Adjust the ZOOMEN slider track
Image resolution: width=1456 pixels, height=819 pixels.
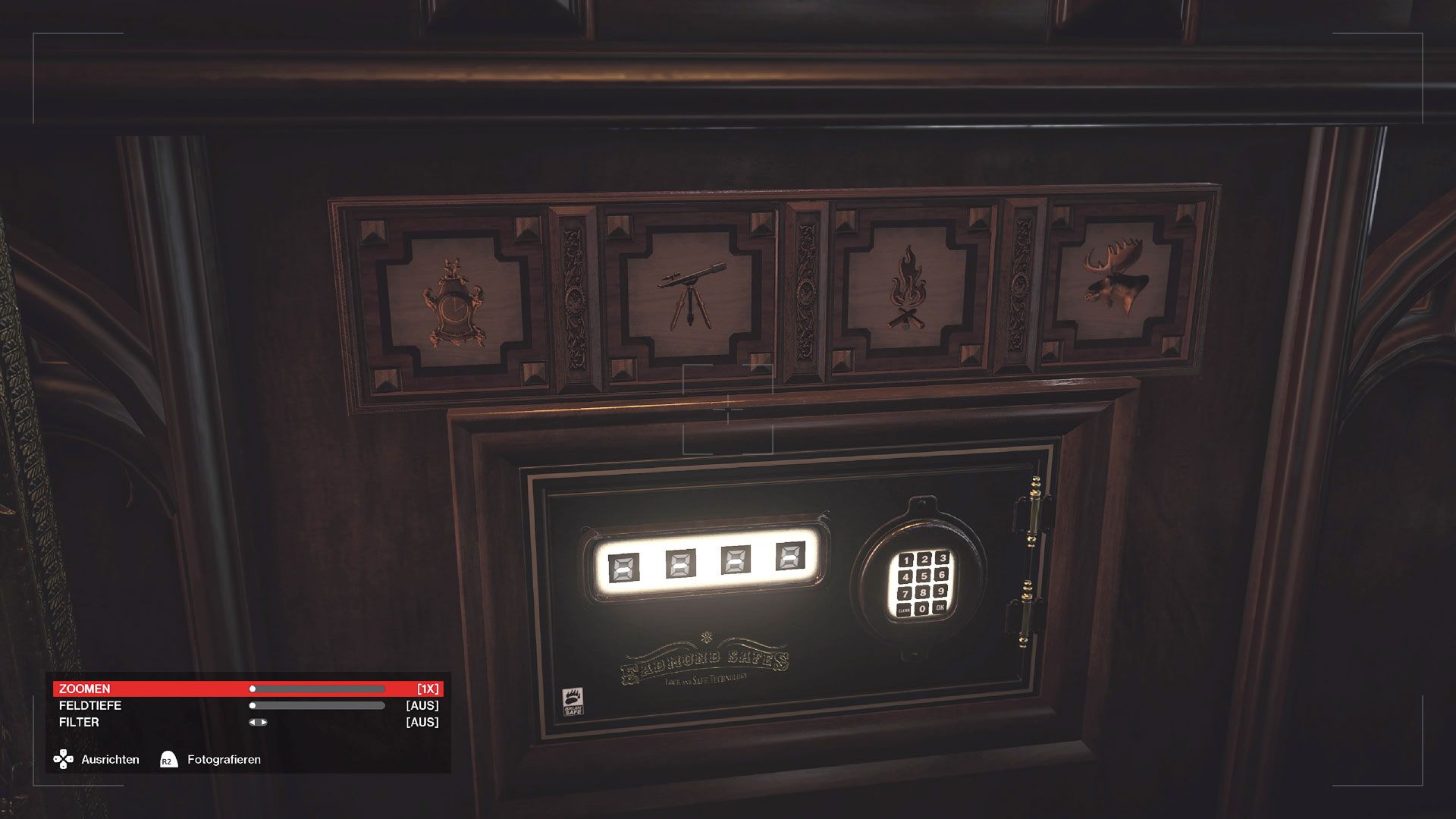pyautogui.click(x=317, y=689)
